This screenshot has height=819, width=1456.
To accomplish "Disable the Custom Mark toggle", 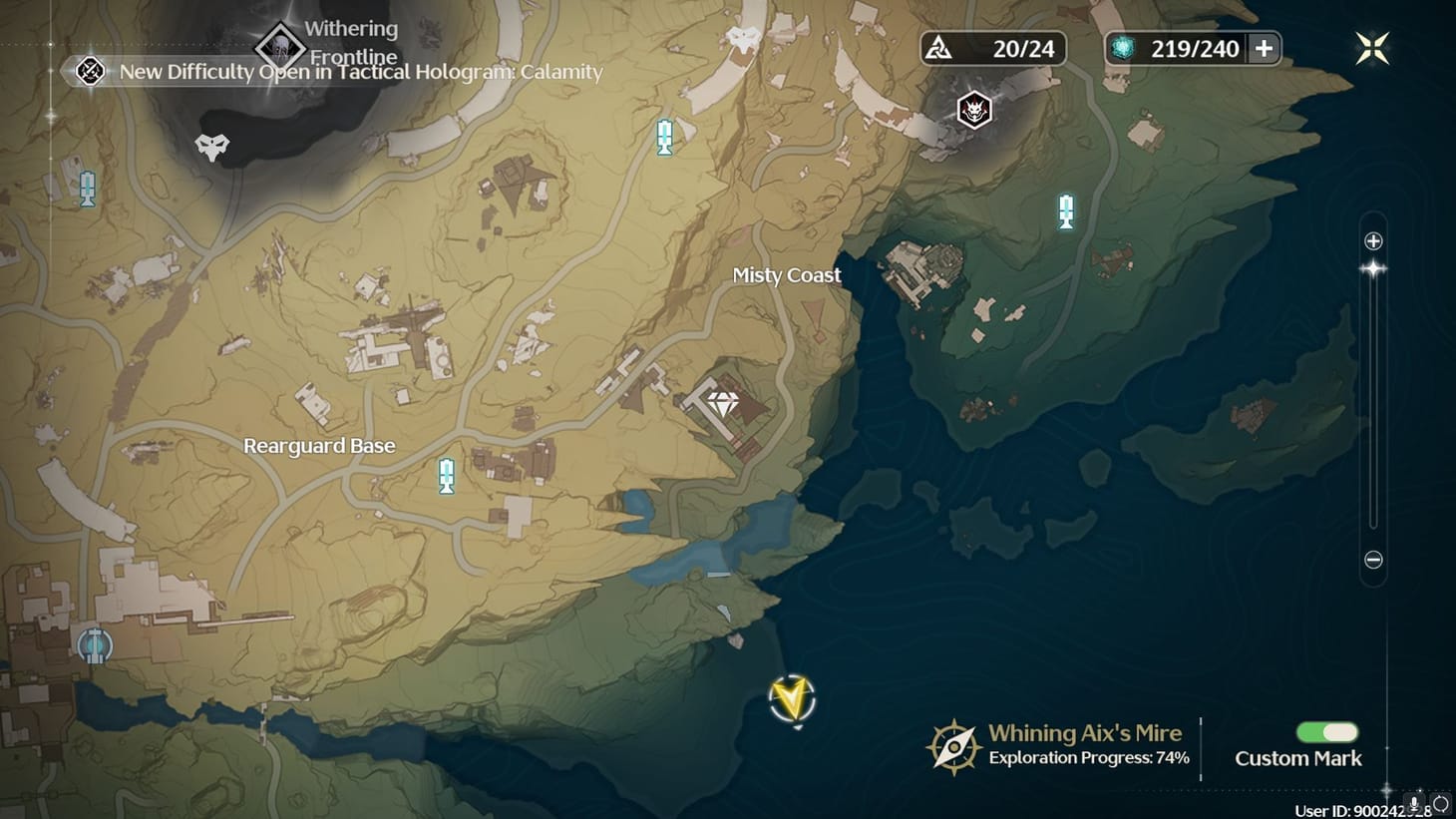I will pos(1327,732).
